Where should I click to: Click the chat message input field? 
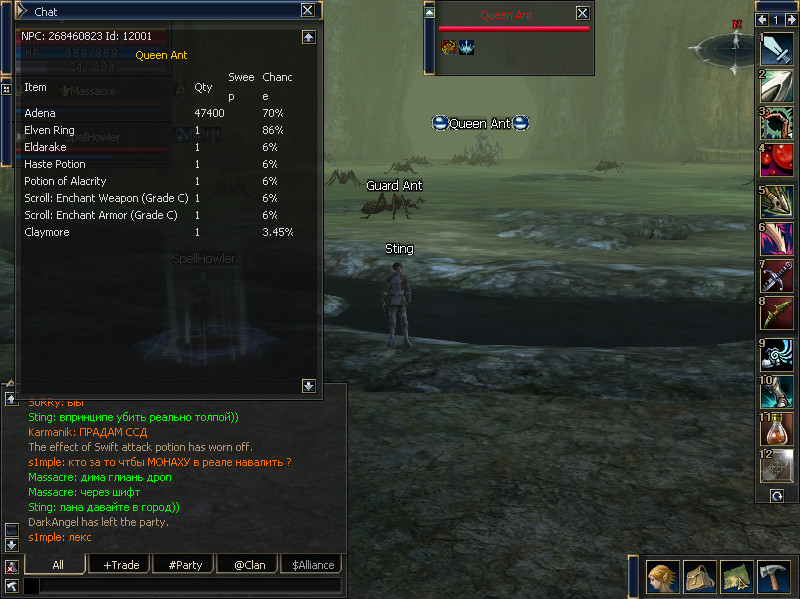point(190,586)
